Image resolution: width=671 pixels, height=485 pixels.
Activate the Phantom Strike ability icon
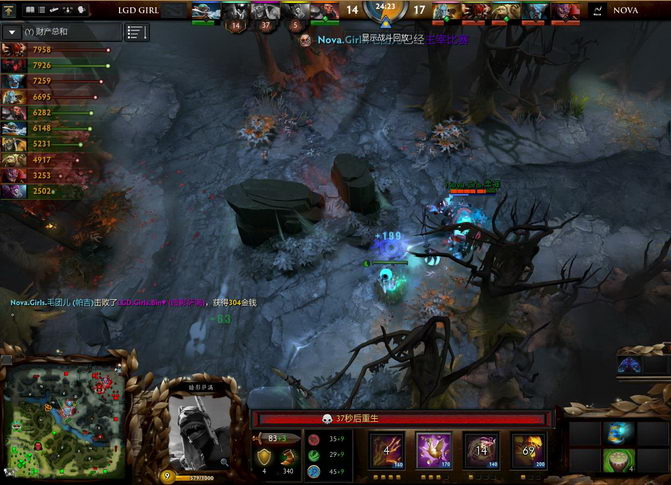[x=433, y=450]
